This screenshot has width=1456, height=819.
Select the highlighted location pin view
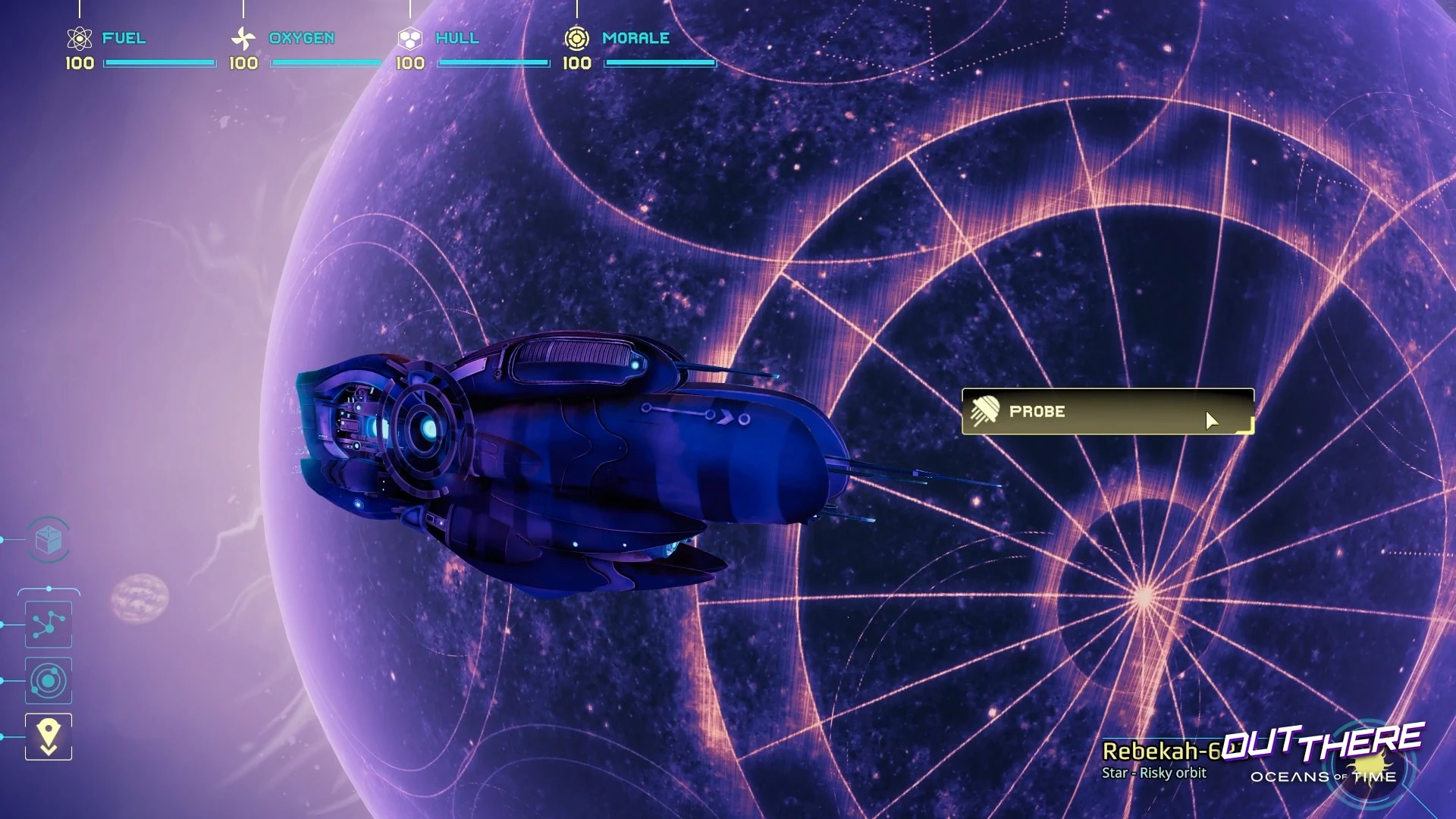point(49,736)
